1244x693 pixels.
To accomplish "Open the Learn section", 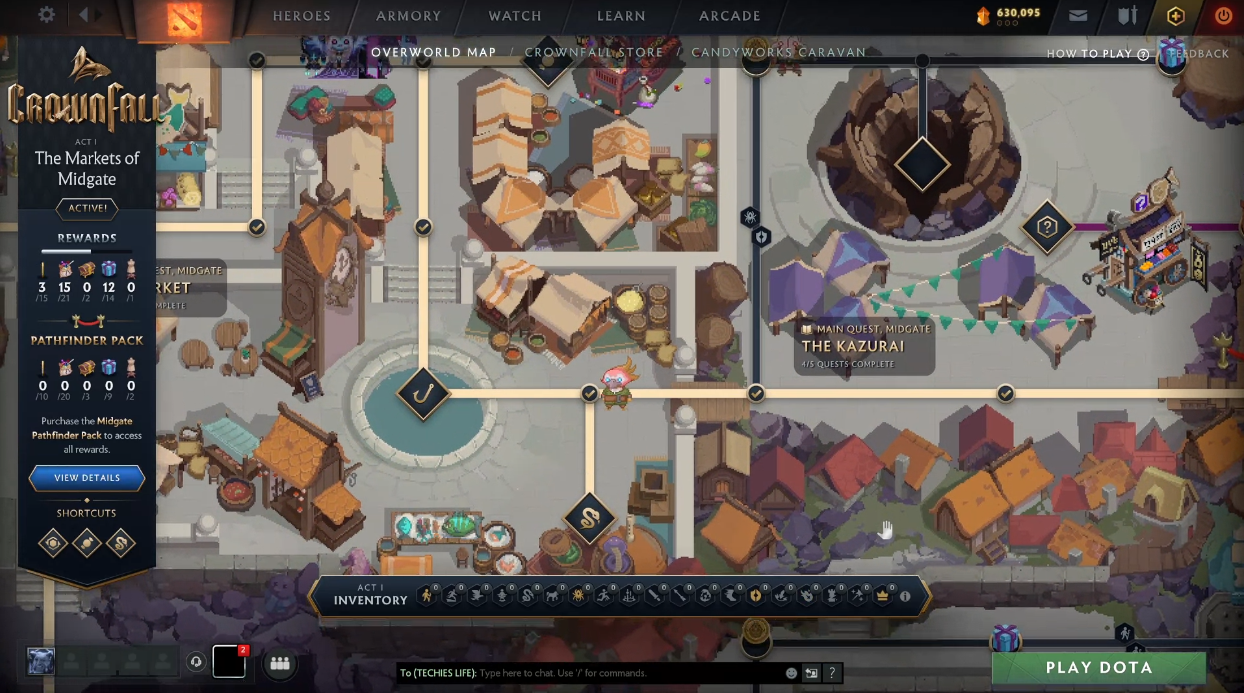I will click(x=621, y=16).
